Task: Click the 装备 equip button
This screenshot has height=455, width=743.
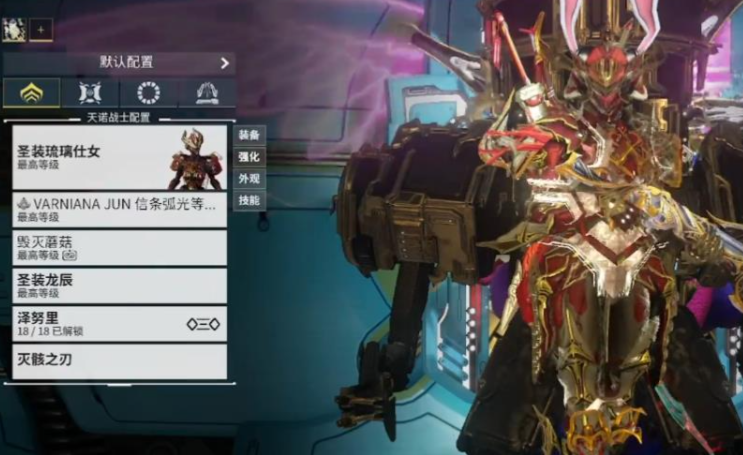Action: 249,135
